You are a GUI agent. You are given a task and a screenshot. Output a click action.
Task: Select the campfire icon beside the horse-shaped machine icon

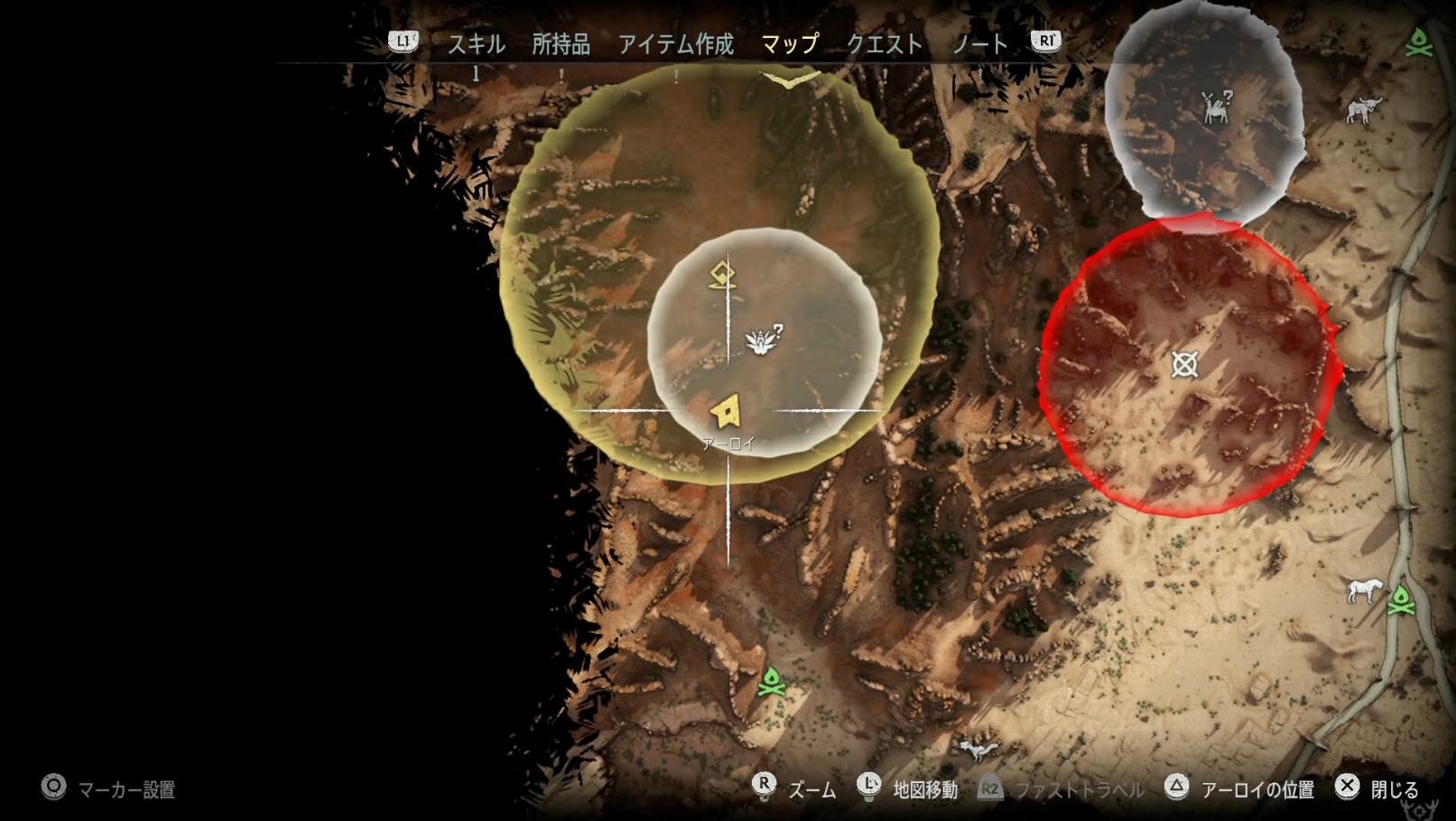tap(1401, 600)
